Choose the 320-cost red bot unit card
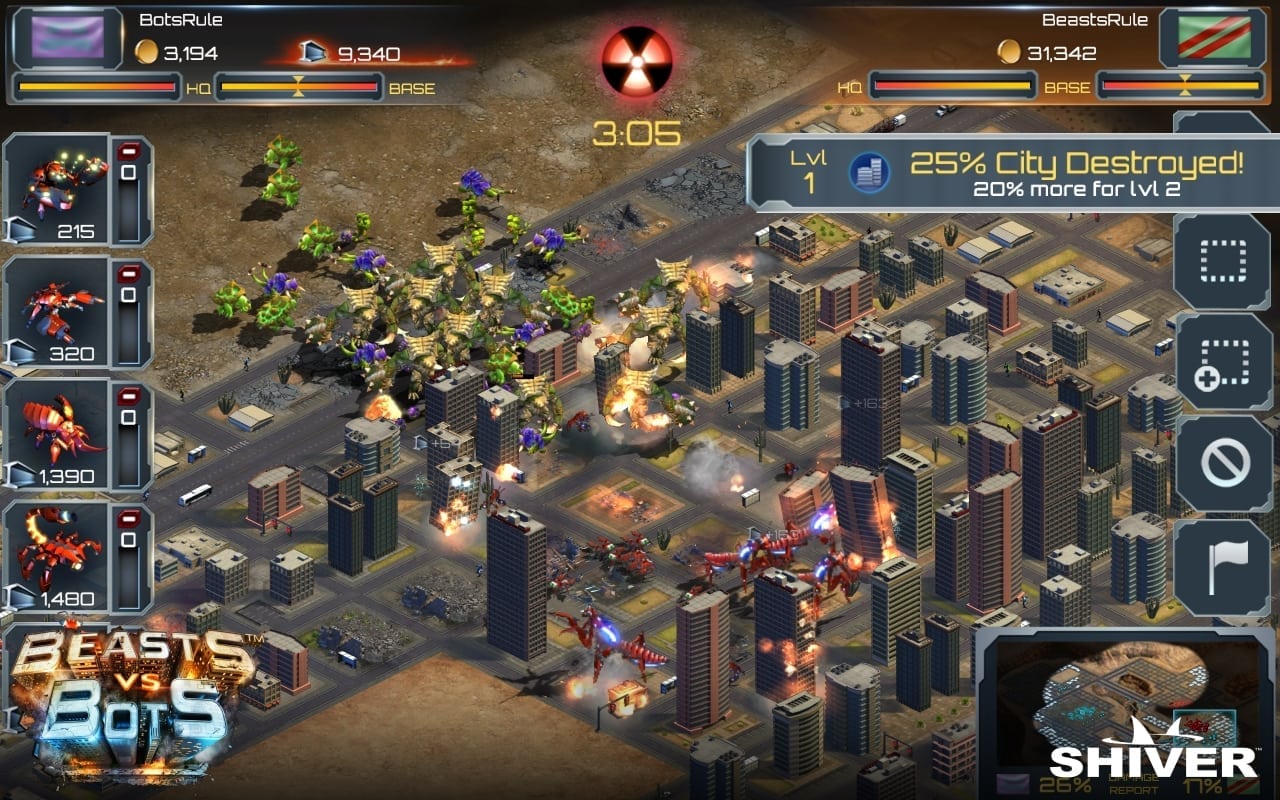 pos(57,313)
